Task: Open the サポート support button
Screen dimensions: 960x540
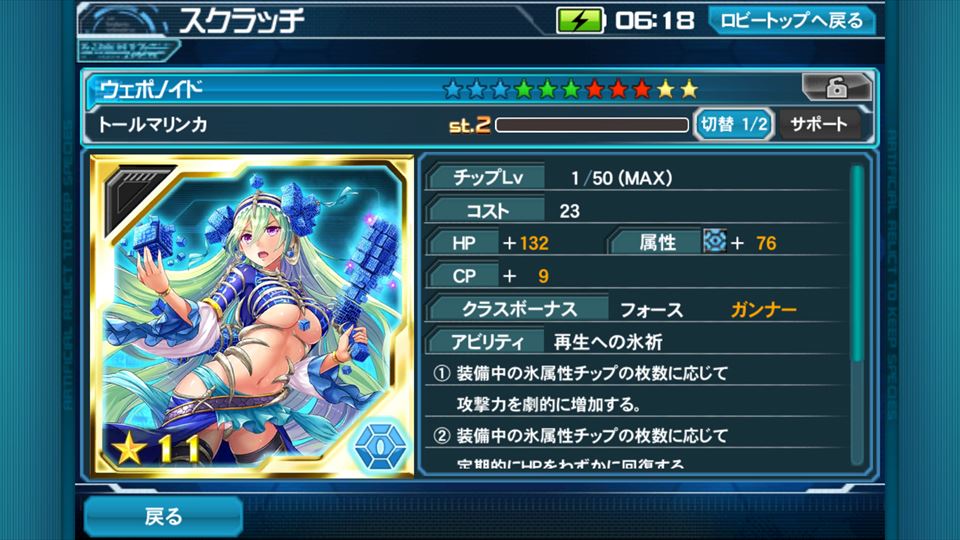Action: tap(818, 125)
